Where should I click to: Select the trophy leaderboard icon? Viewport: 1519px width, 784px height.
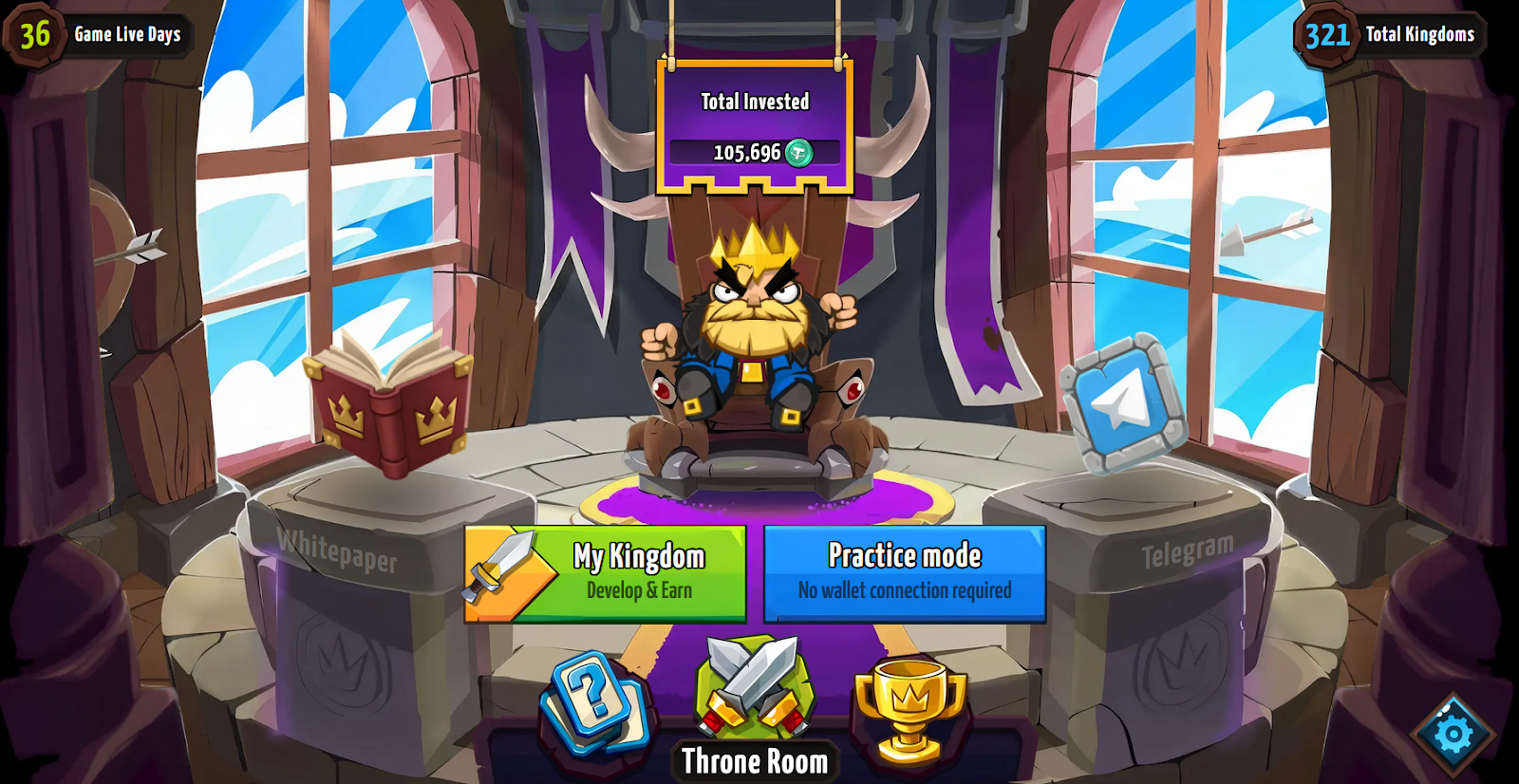(x=910, y=704)
